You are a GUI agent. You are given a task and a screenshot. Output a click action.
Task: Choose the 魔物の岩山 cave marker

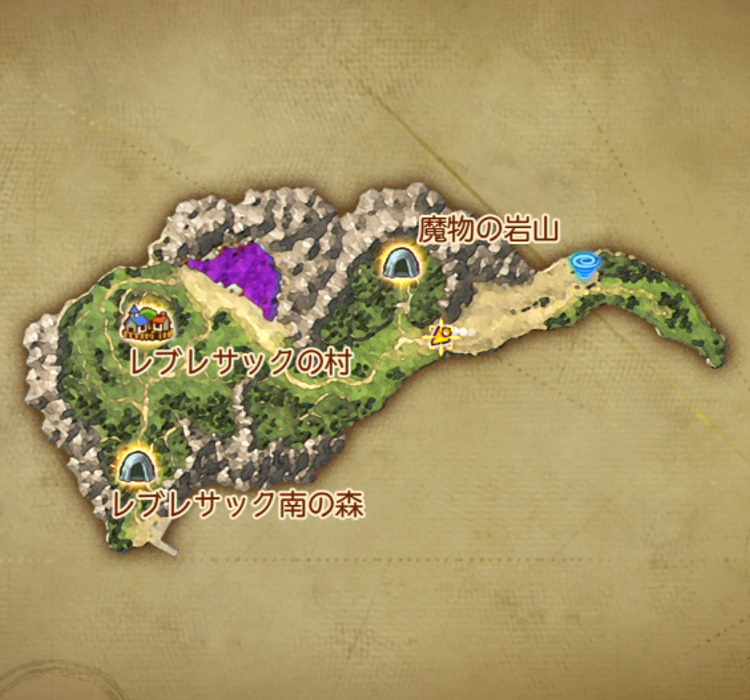401,263
